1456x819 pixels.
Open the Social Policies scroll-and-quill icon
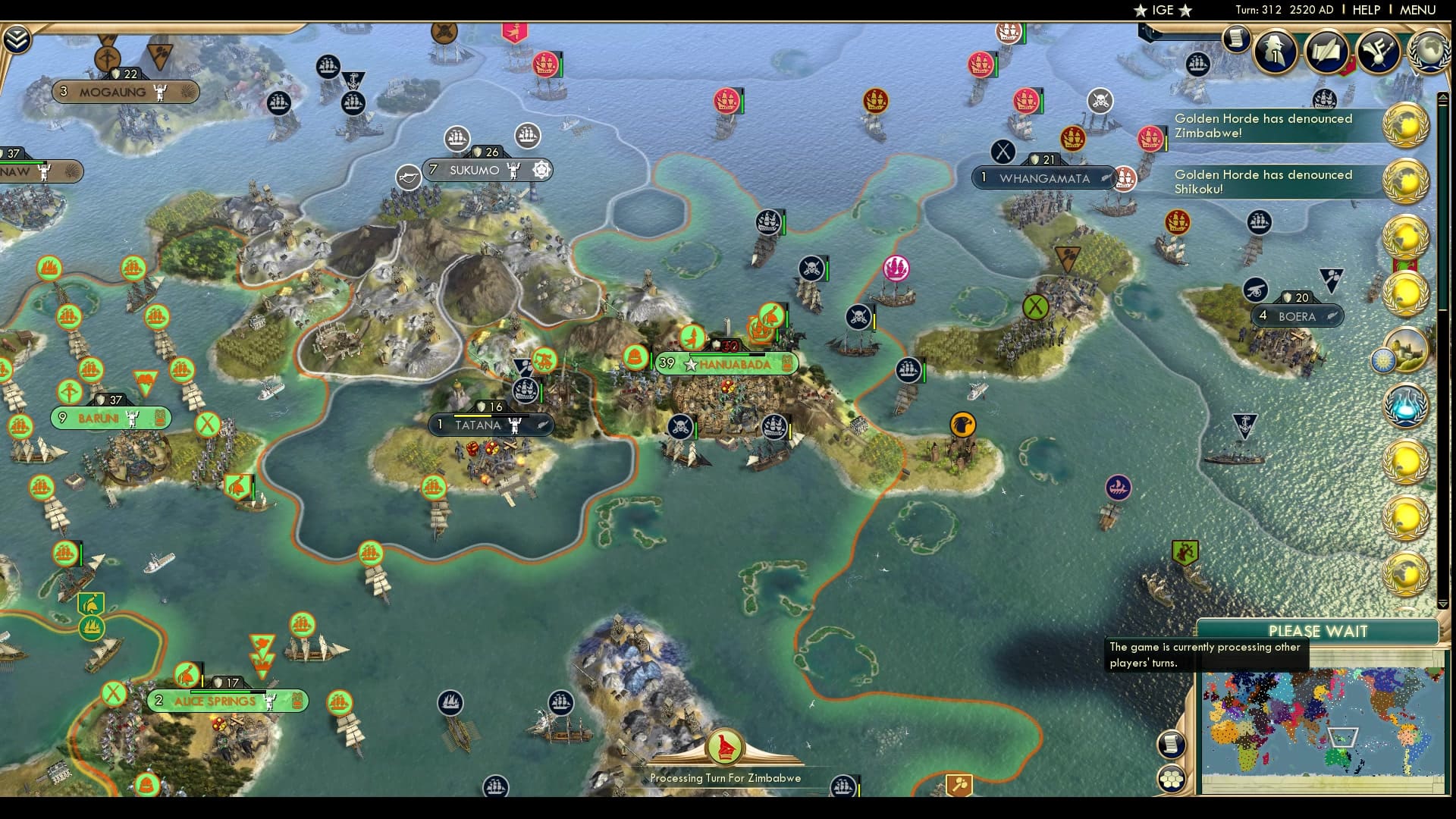pyautogui.click(x=1326, y=52)
